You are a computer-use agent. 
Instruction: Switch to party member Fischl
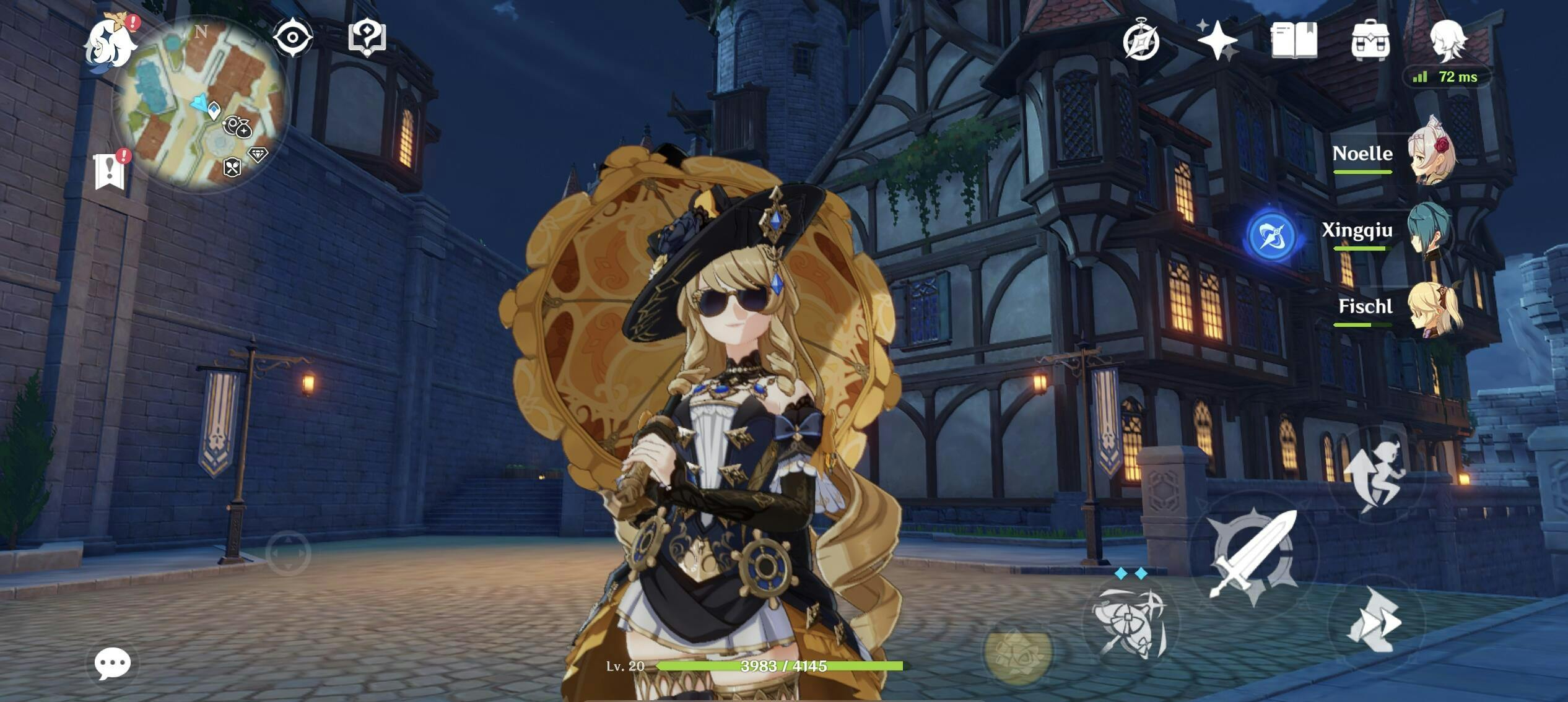(1432, 308)
